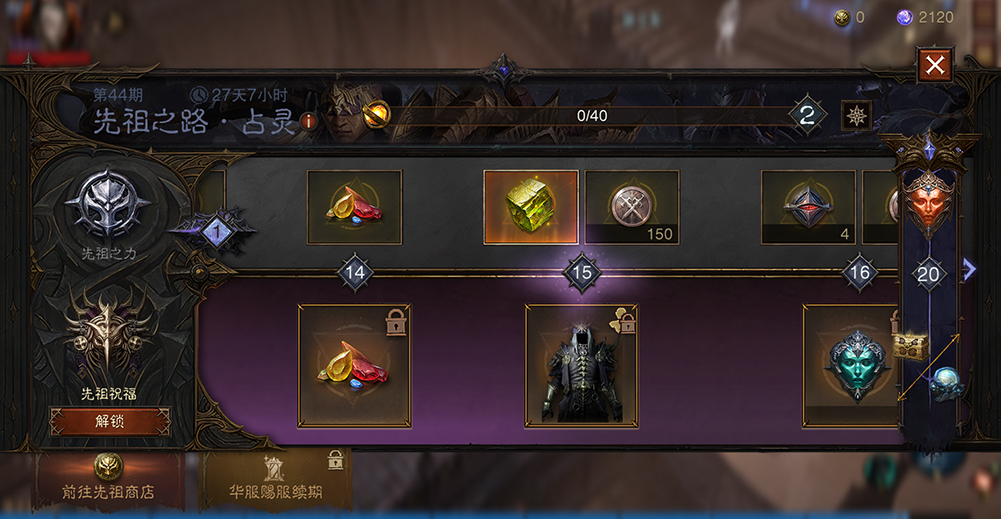
Task: Click the 解锁 unlock button
Action: point(110,421)
